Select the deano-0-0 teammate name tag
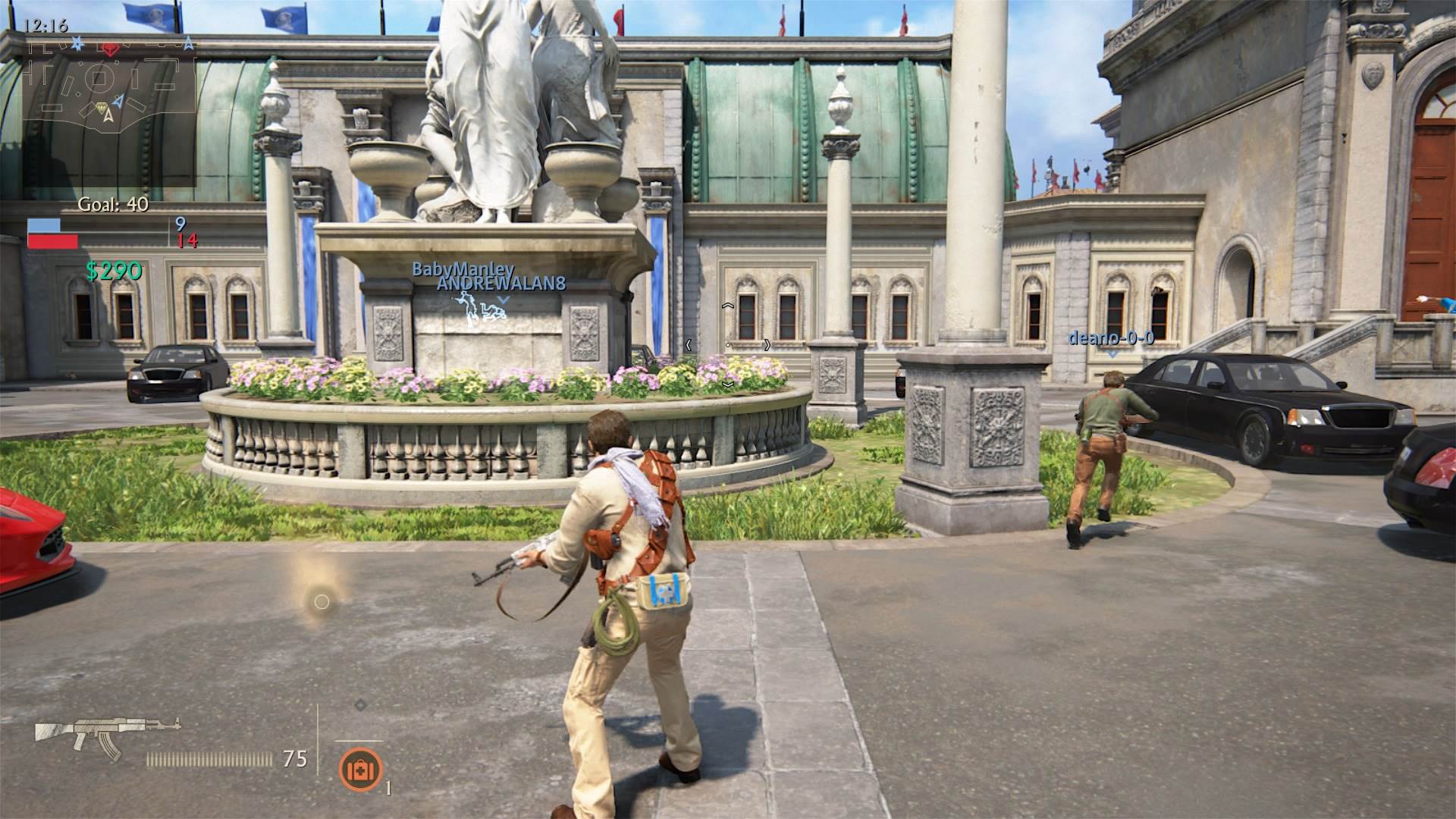 pyautogui.click(x=1111, y=337)
